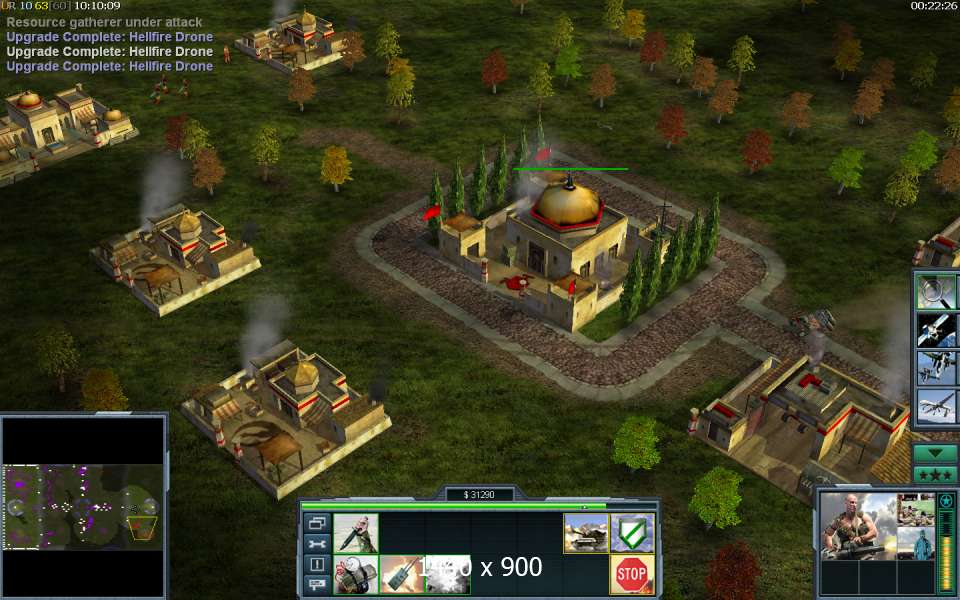The height and width of the screenshot is (600, 960).
Task: Deploy the spy drone general's power
Action: pyautogui.click(x=937, y=407)
